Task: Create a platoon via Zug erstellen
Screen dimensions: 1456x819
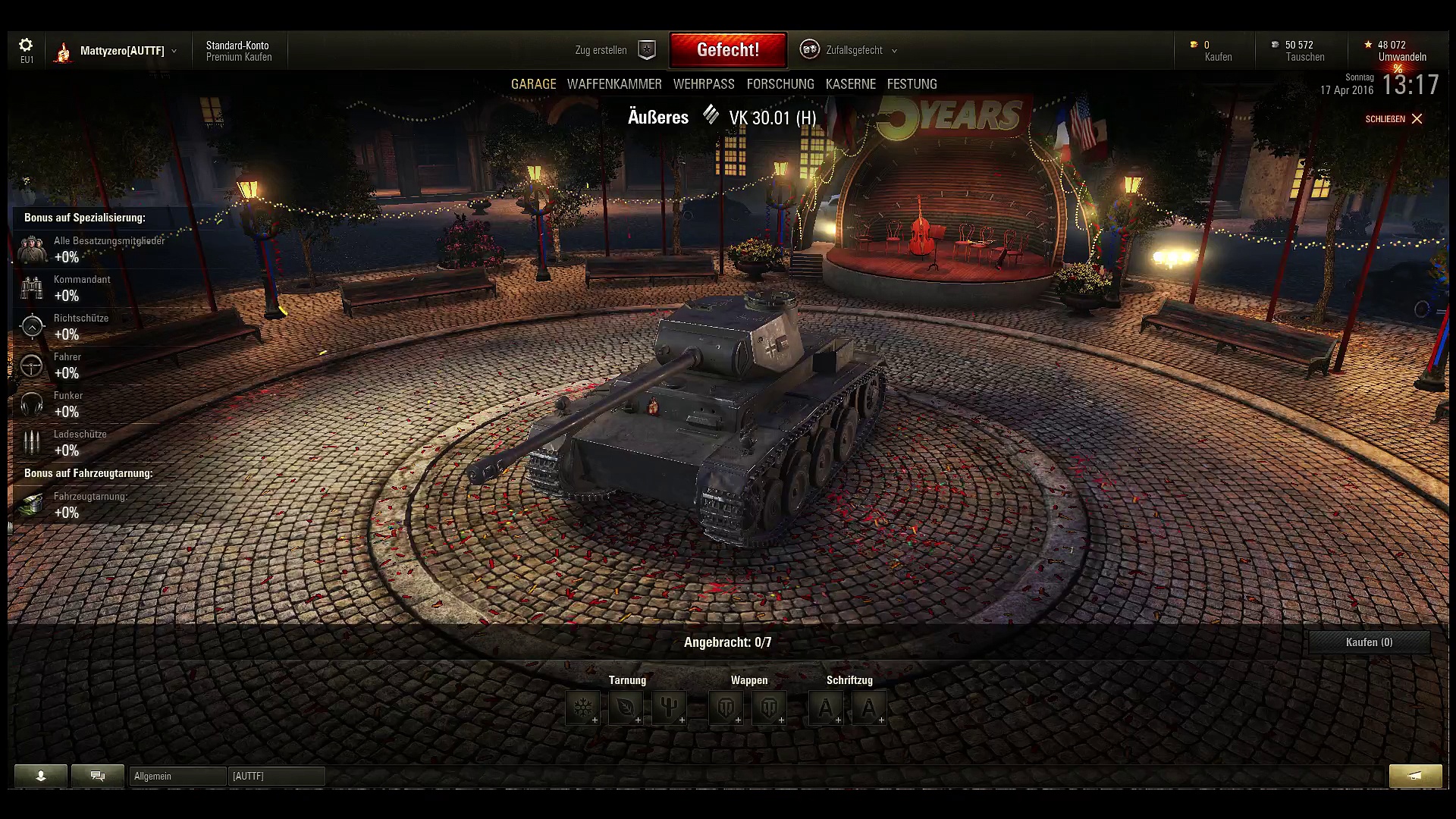Action: [x=613, y=50]
